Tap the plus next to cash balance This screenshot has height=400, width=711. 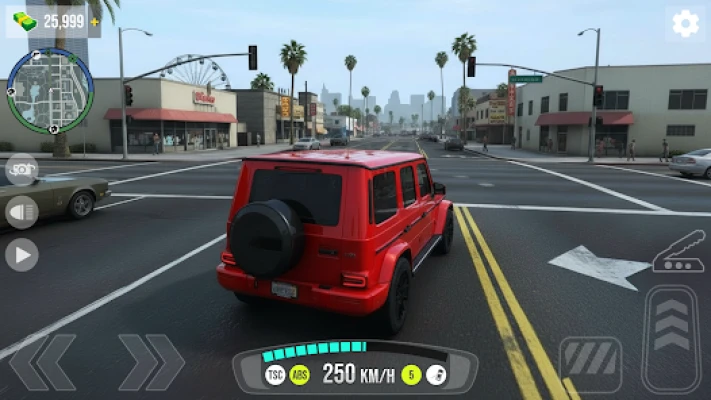pyautogui.click(x=95, y=21)
